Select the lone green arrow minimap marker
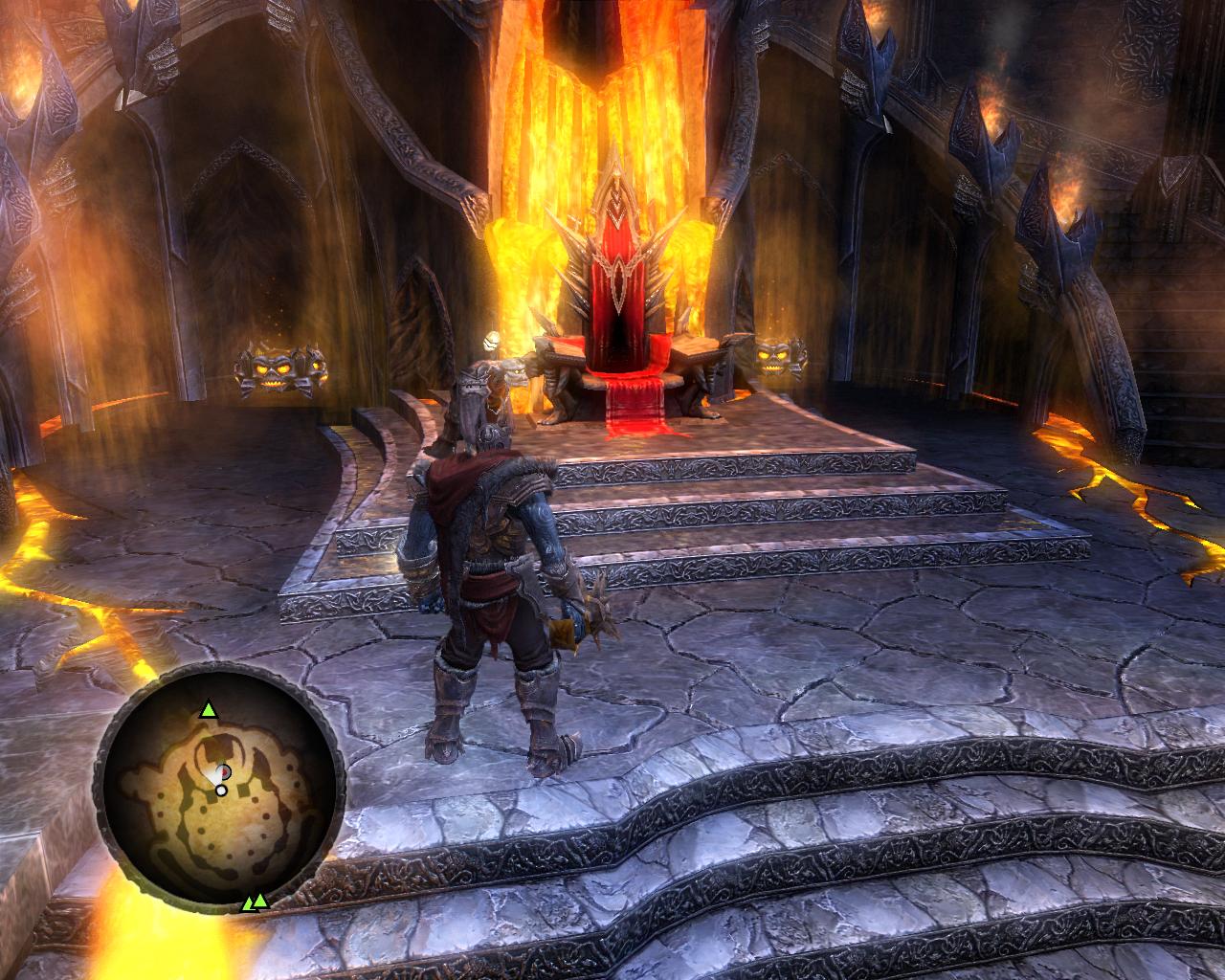1225x980 pixels. pyautogui.click(x=208, y=710)
